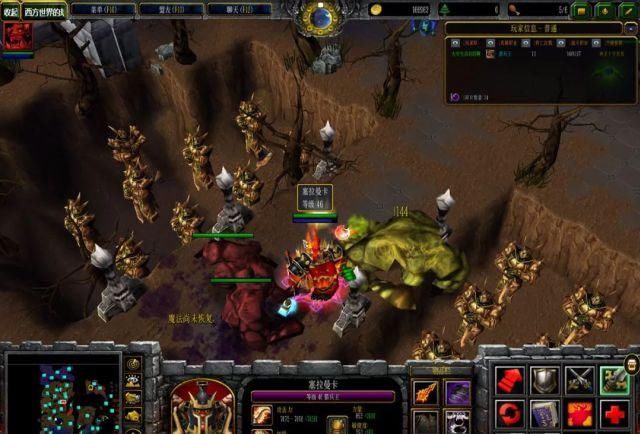Screen dimensions: 640x434
Task: Activate the shield Hold Position command
Action: (546, 379)
